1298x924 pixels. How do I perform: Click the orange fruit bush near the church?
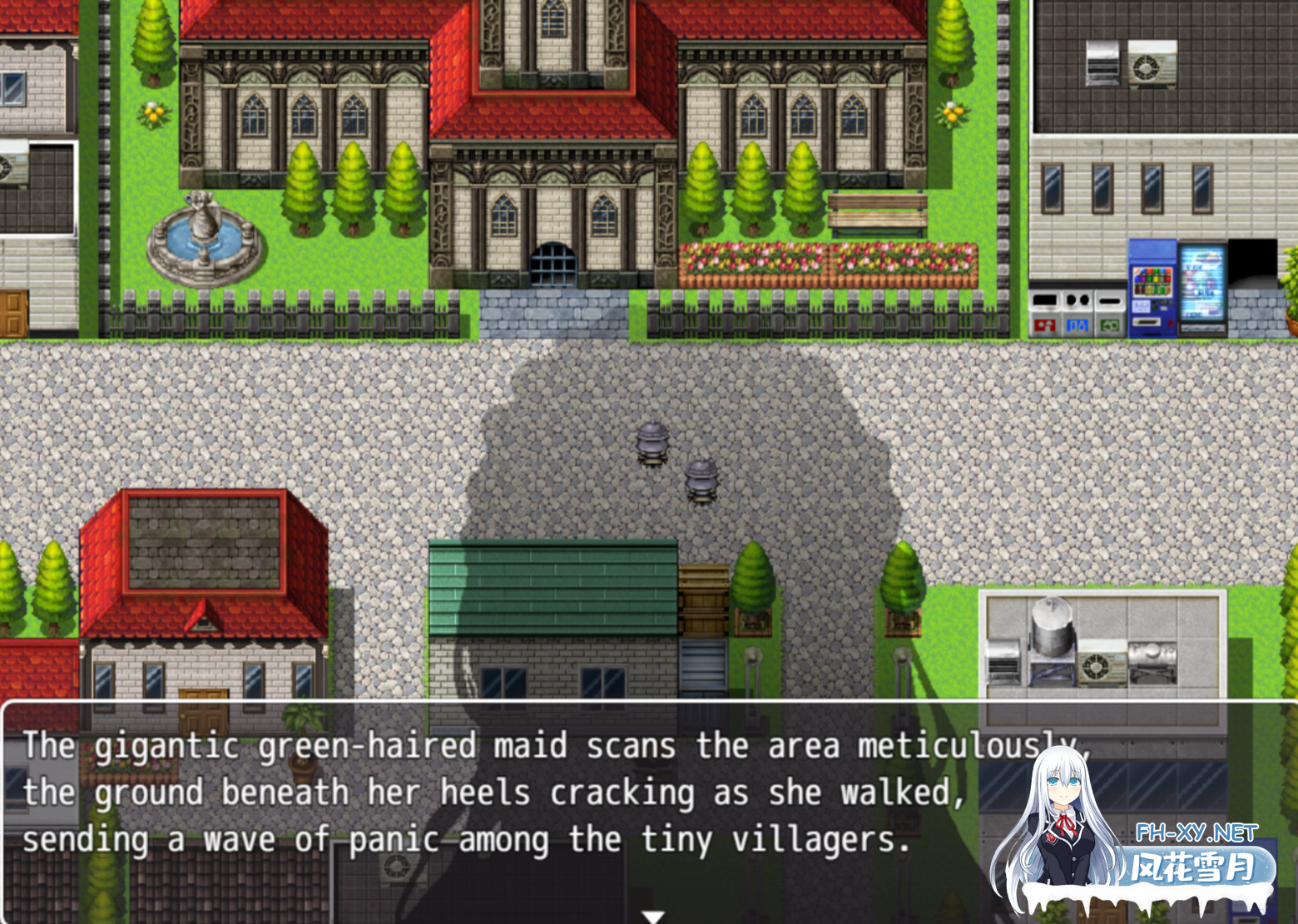tap(951, 112)
